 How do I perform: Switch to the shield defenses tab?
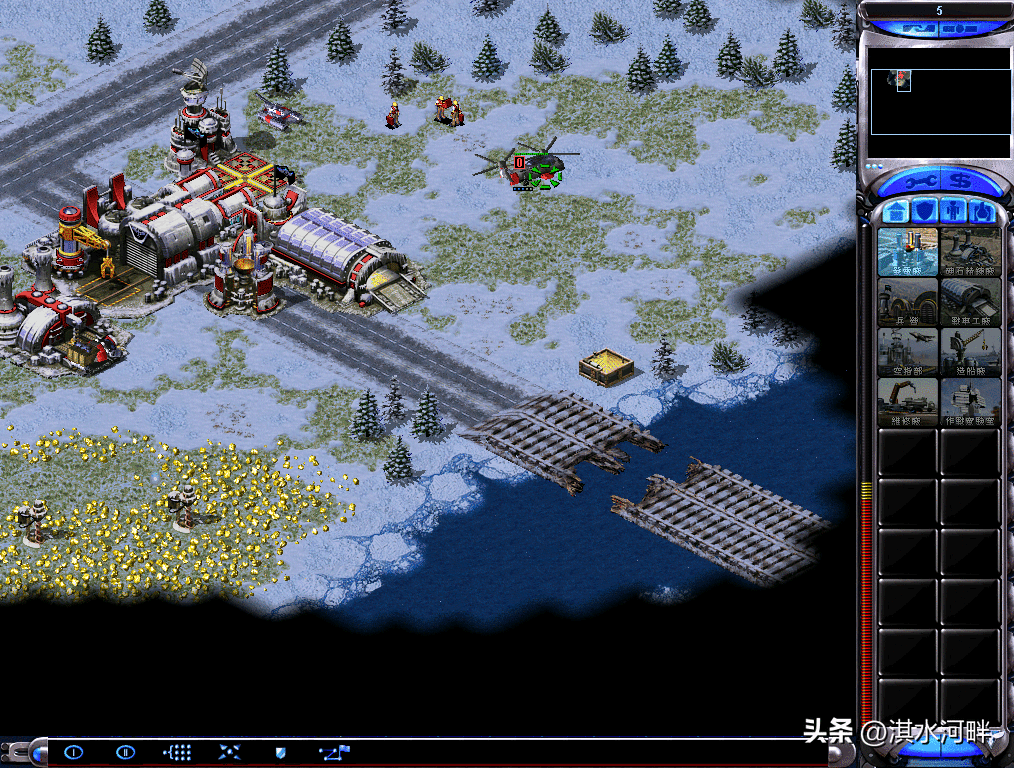926,212
